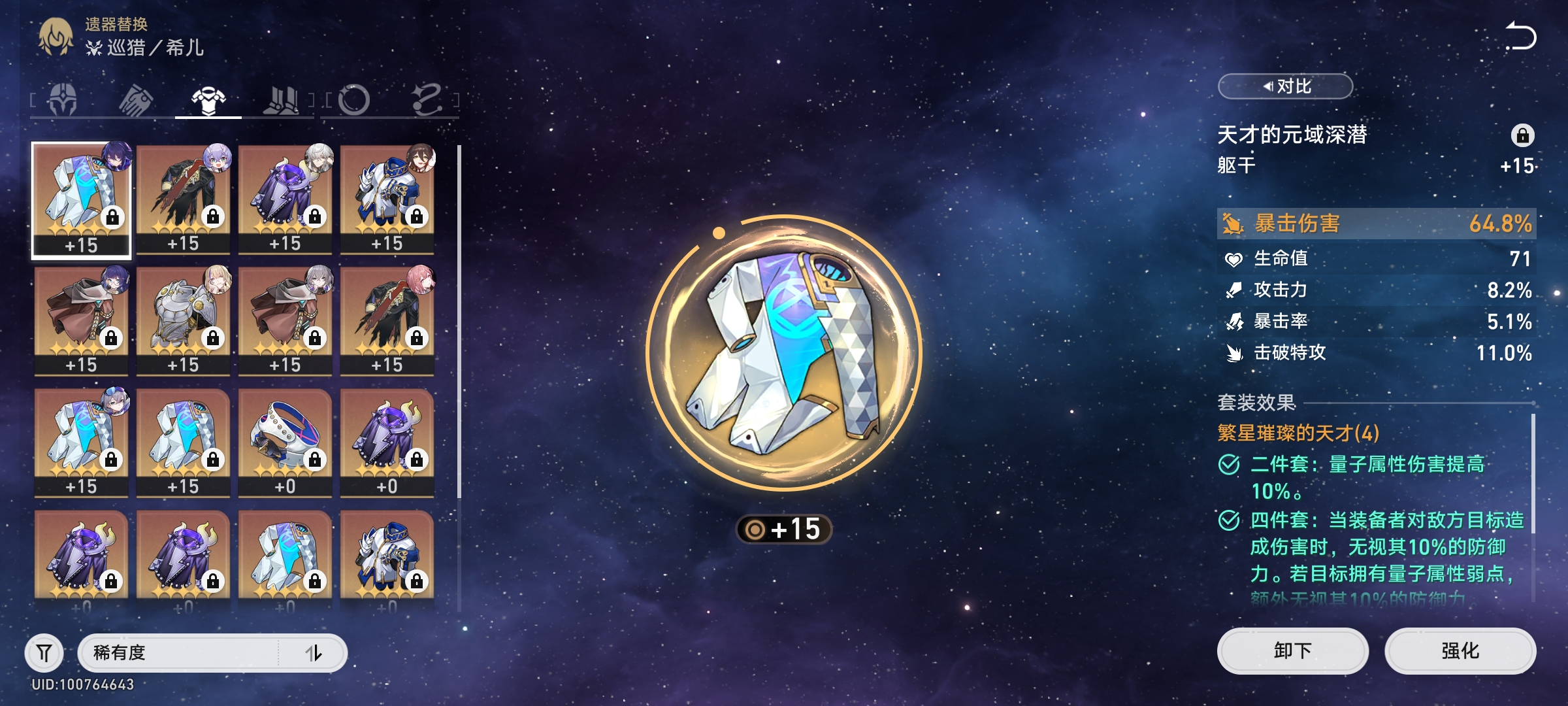This screenshot has width=1568, height=706.
Task: Switch to the head relic tab
Action: tap(63, 100)
